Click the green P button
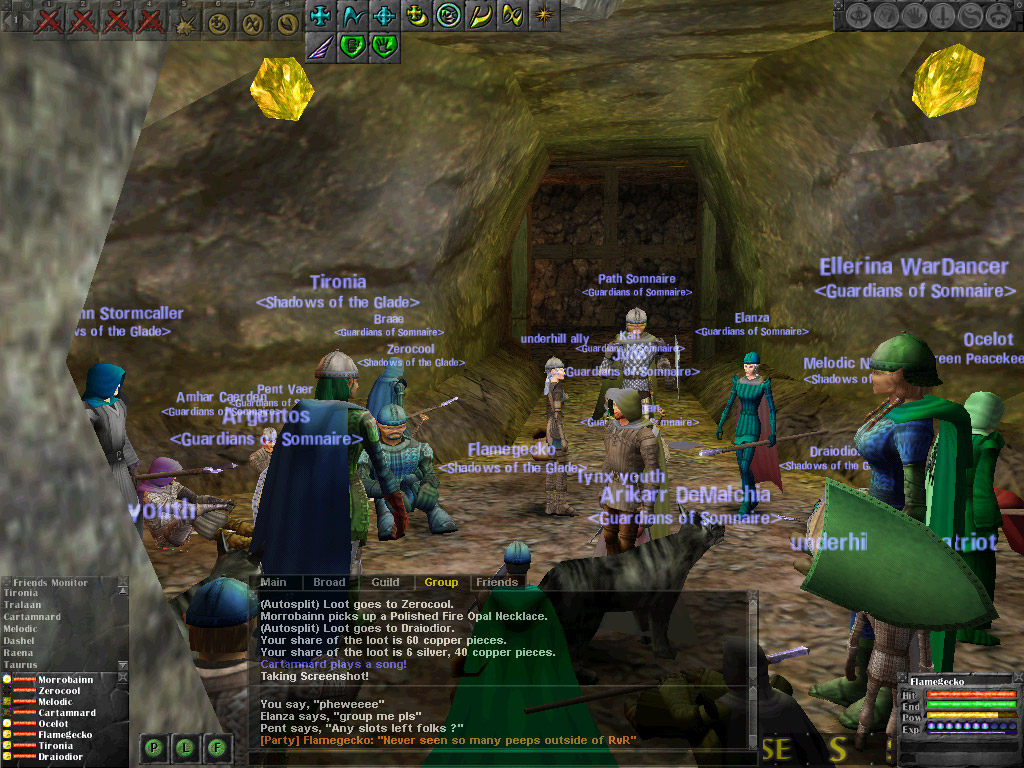 tap(155, 745)
